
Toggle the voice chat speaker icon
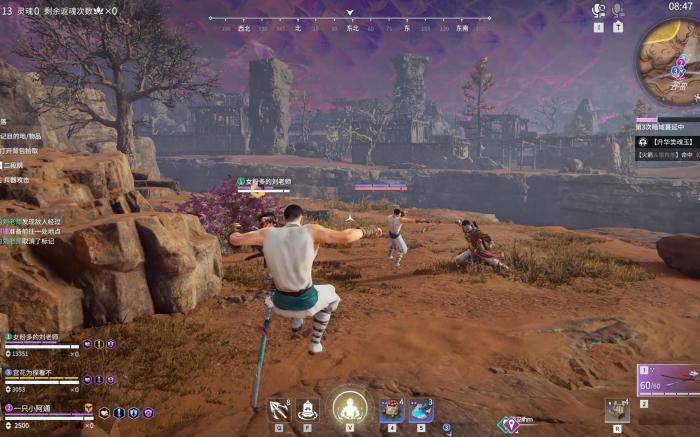[598, 10]
